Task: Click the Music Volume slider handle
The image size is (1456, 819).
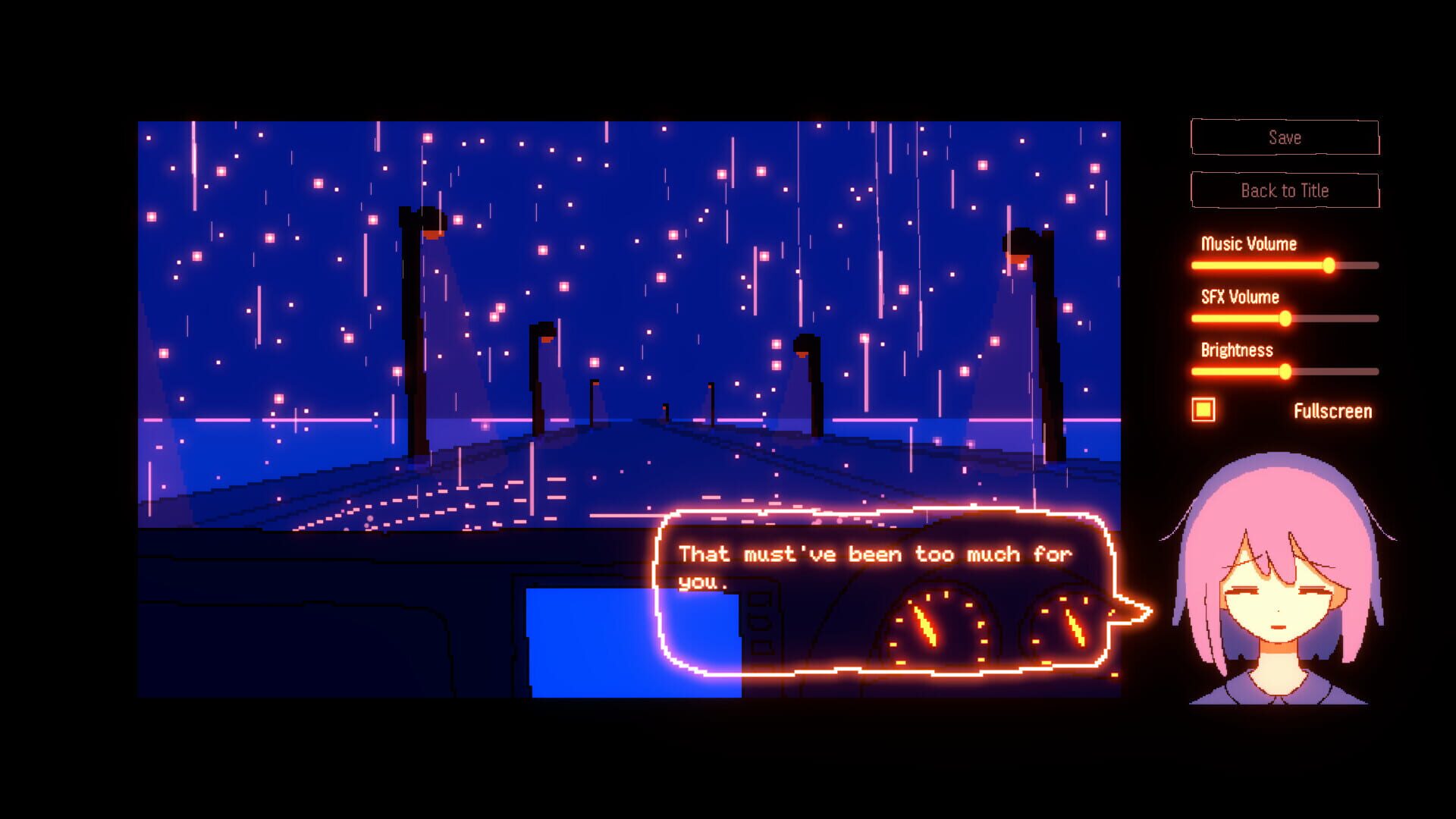Action: point(1329,265)
